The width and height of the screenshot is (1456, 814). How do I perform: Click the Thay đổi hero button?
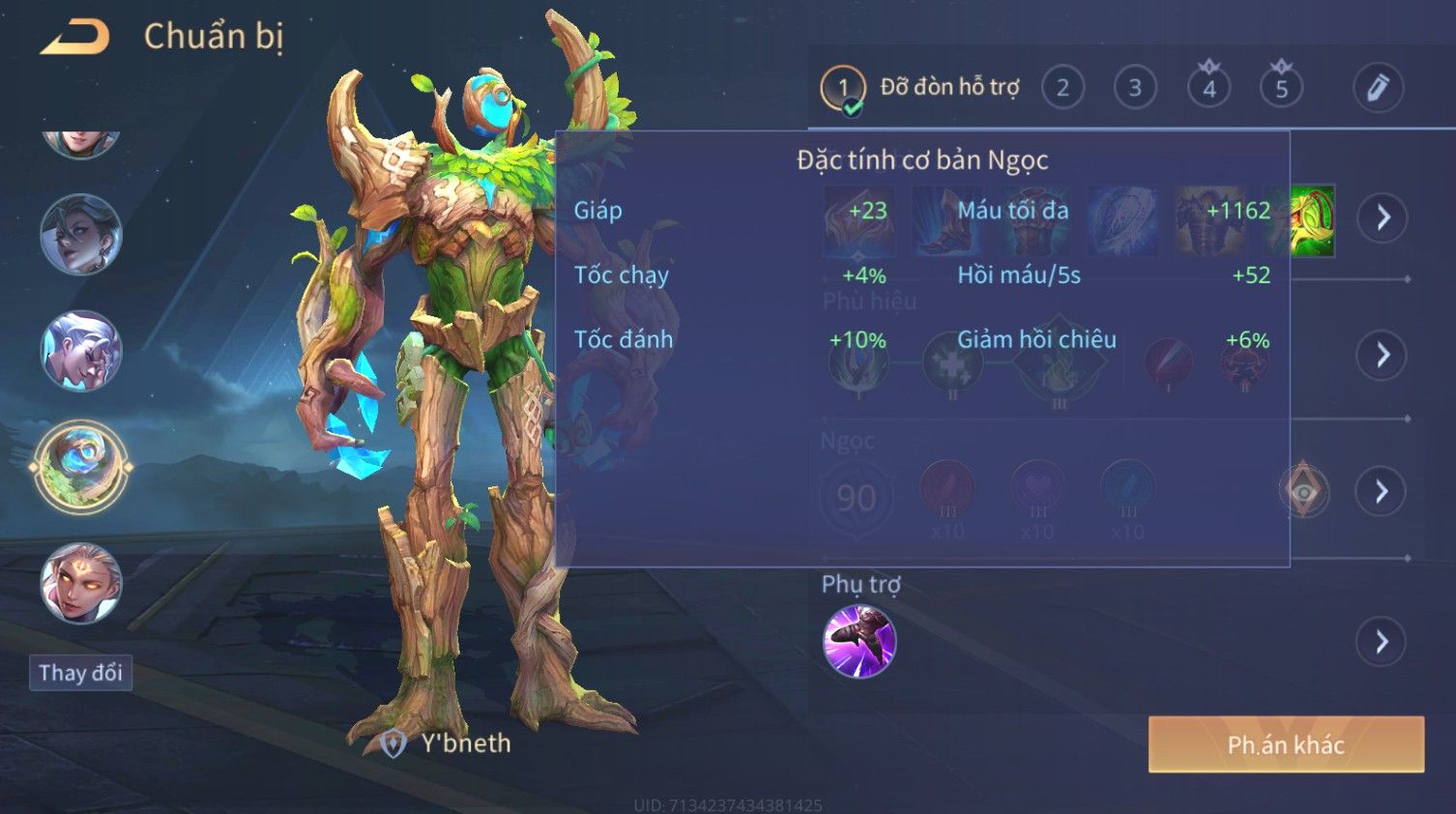80,673
